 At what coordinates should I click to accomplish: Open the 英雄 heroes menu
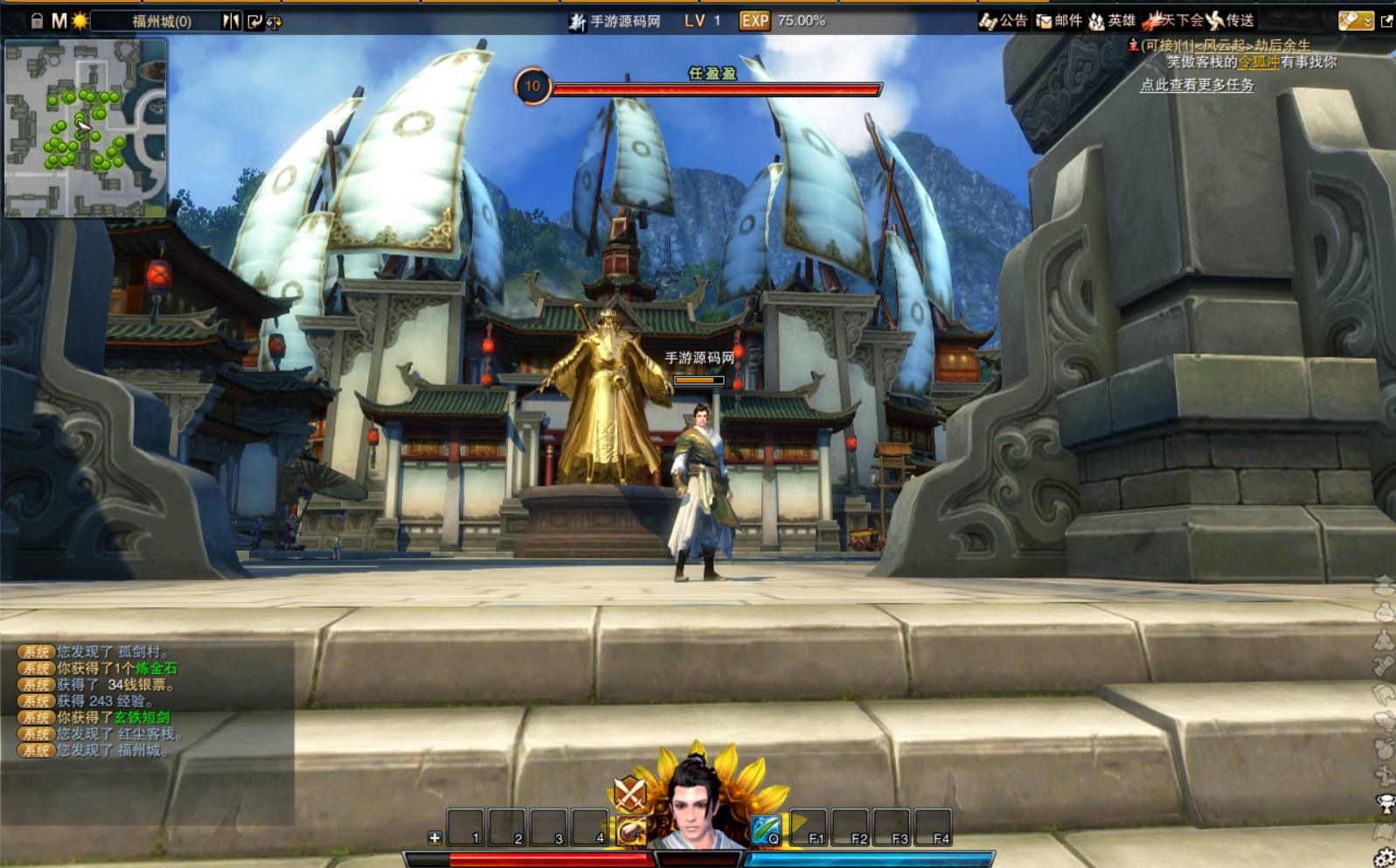(x=1112, y=21)
